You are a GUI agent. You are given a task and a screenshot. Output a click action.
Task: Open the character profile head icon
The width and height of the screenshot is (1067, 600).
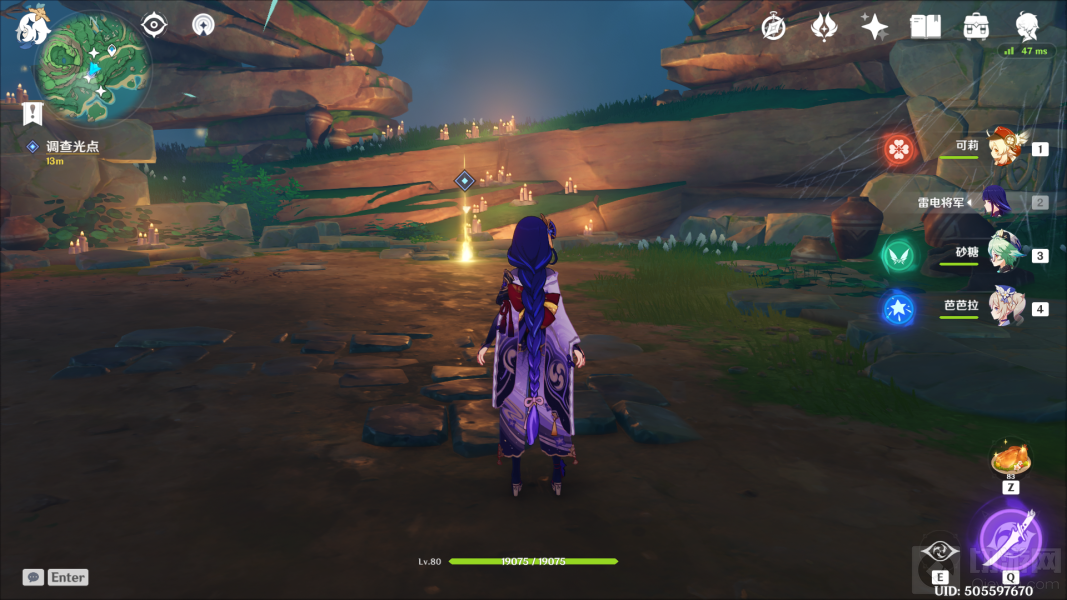click(x=1026, y=26)
